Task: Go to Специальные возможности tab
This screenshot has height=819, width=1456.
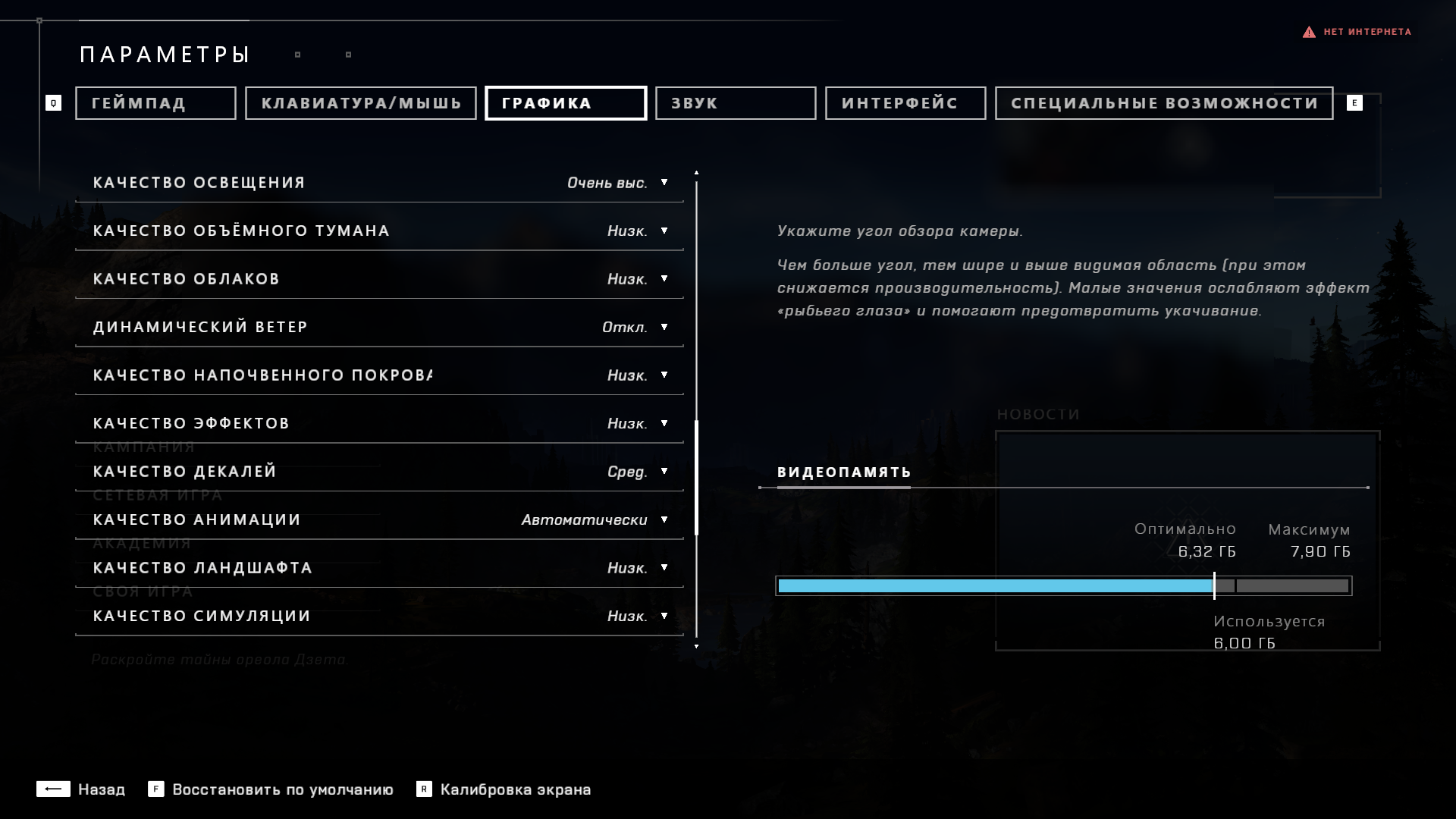Action: (x=1164, y=103)
